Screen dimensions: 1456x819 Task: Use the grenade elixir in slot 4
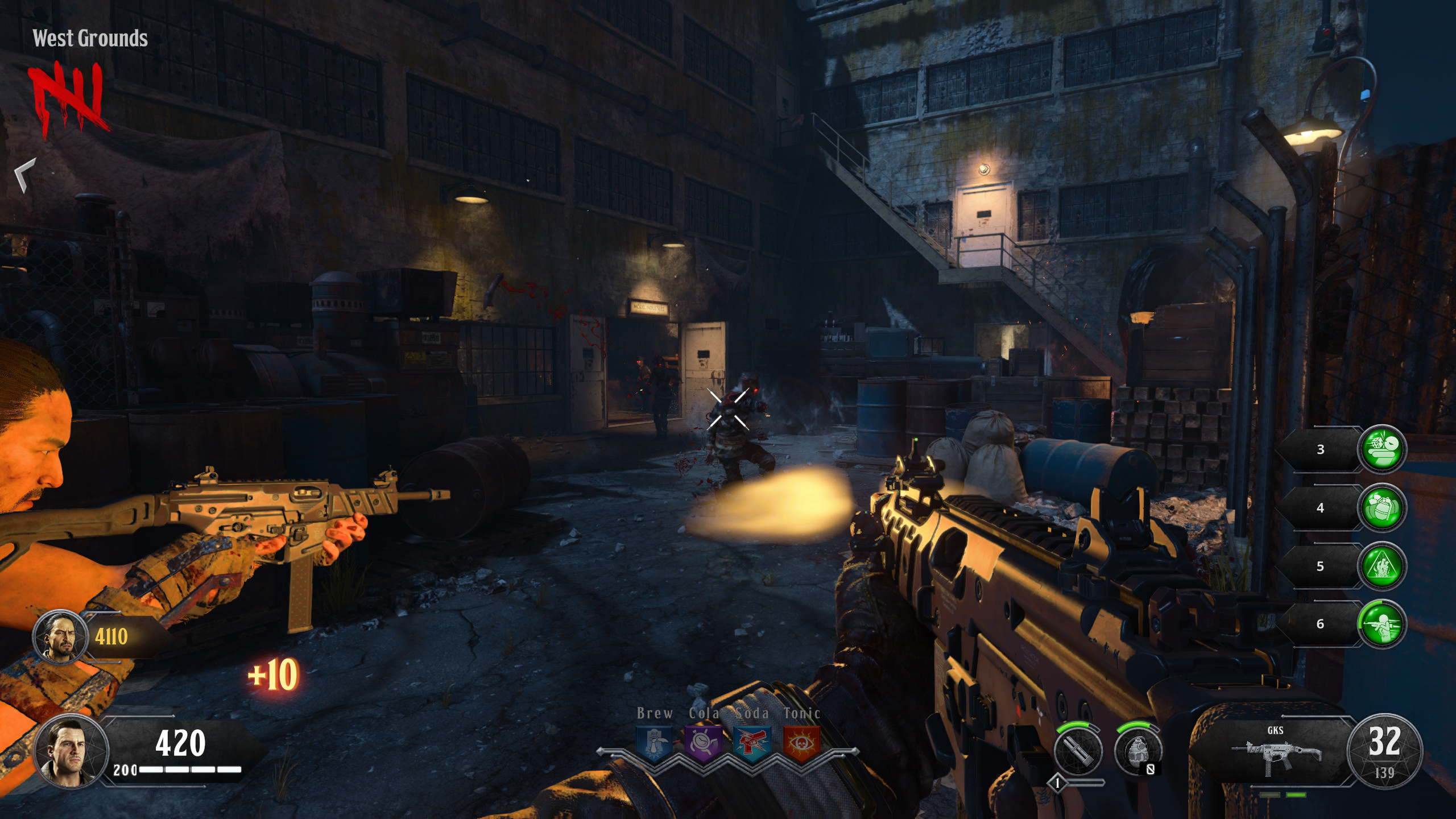point(1381,508)
